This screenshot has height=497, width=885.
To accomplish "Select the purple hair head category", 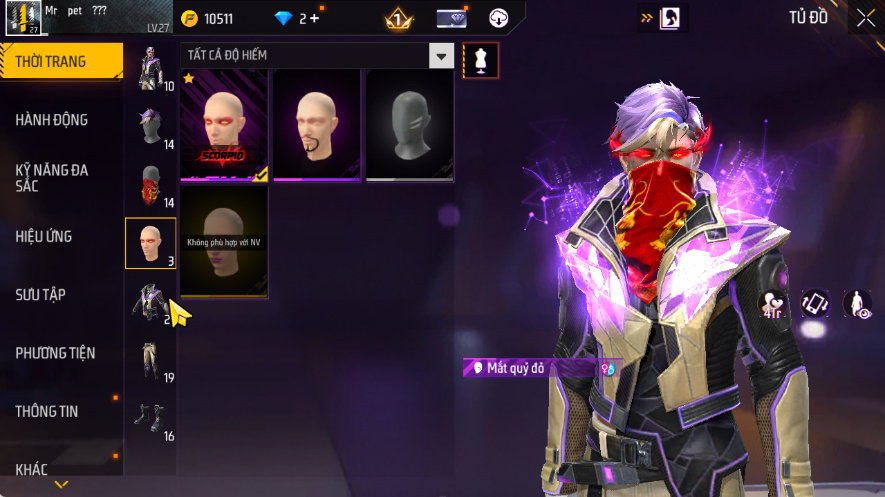I will pos(150,127).
